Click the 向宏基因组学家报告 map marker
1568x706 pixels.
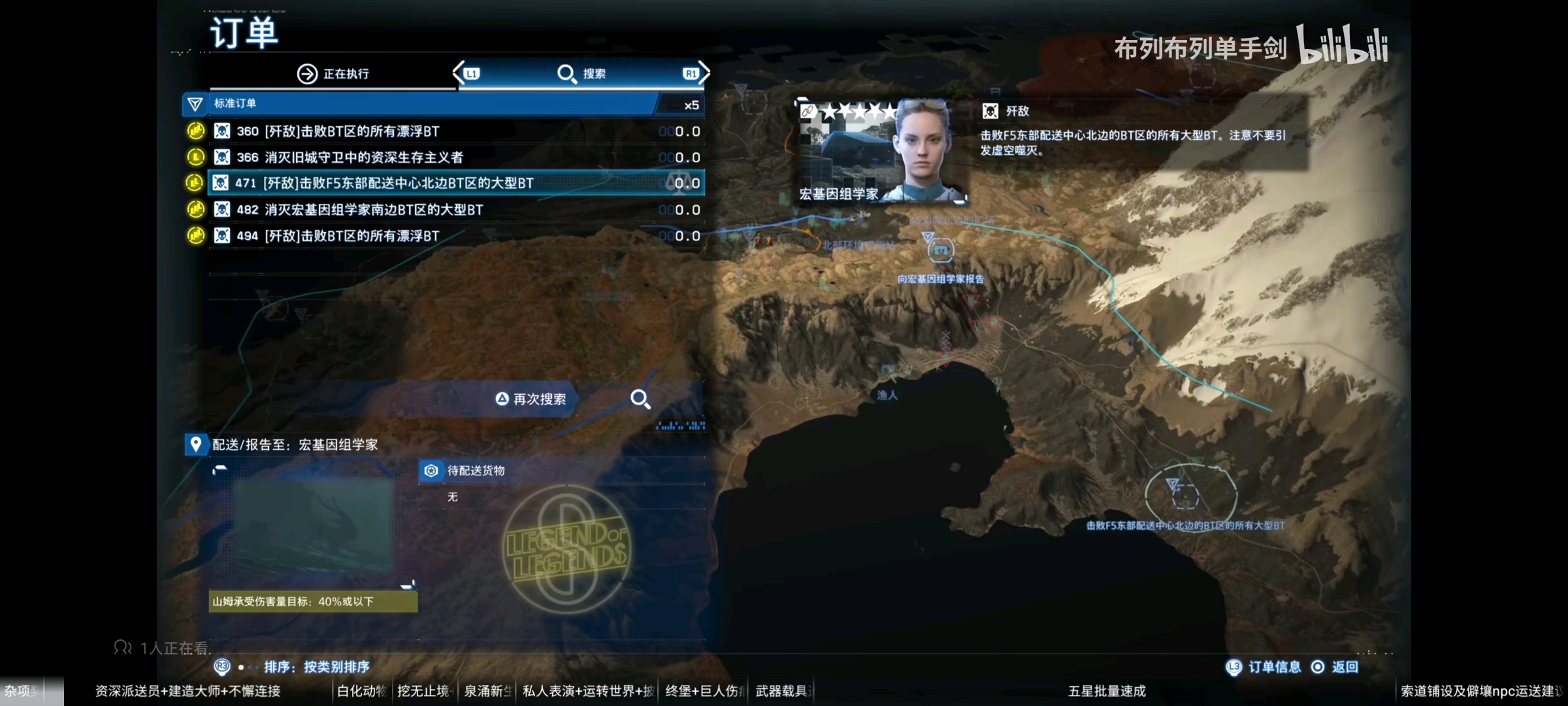click(940, 250)
